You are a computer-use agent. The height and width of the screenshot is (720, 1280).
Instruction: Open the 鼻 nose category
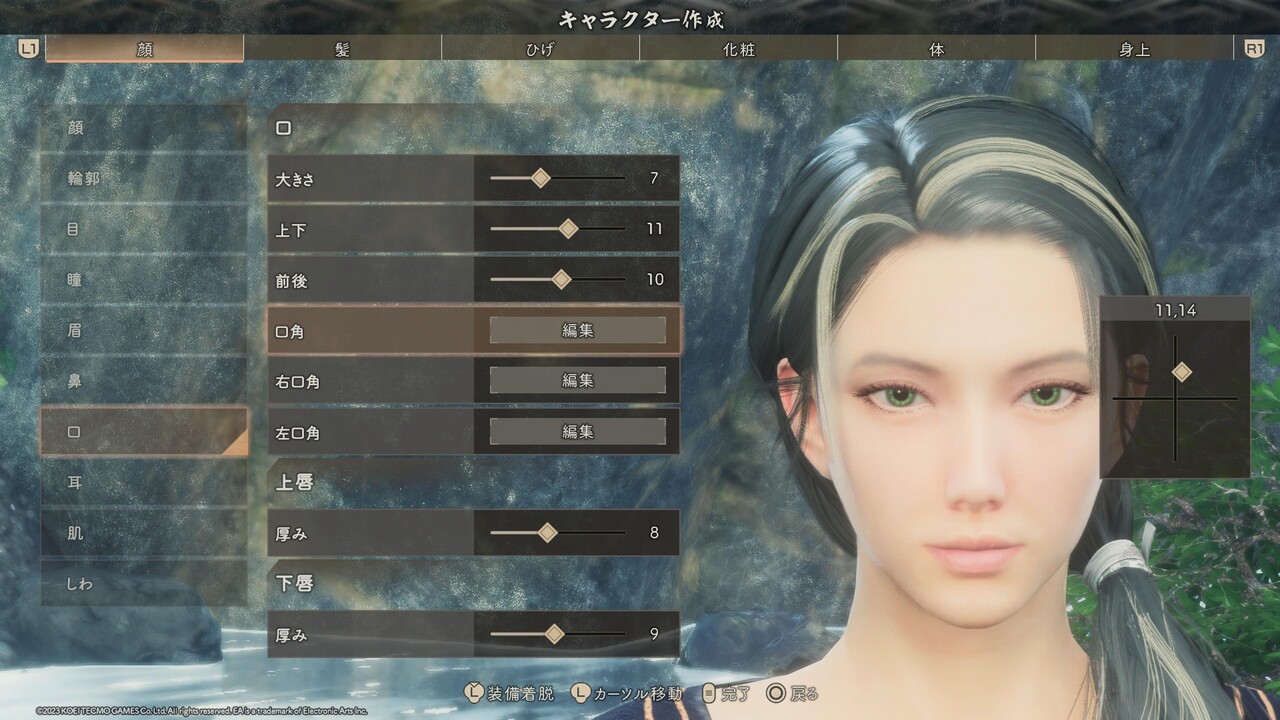pyautogui.click(x=144, y=381)
